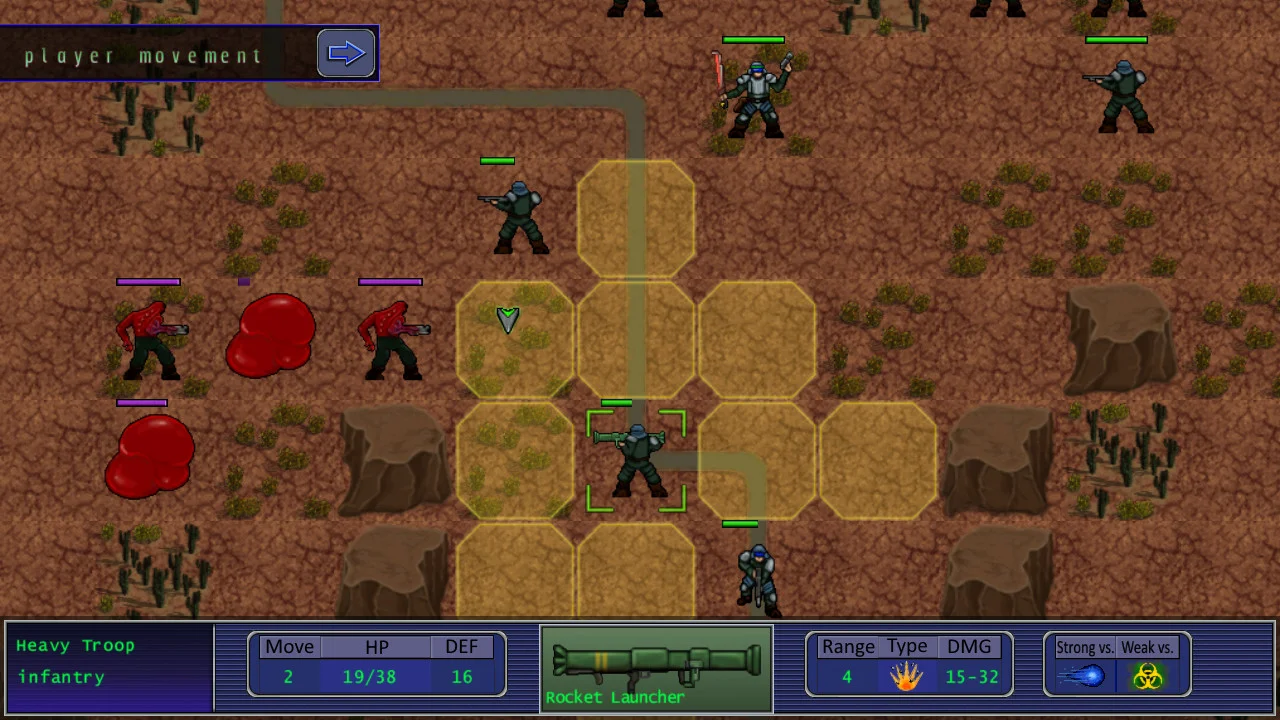Click the green health bar above the swordsman

pyautogui.click(x=753, y=39)
